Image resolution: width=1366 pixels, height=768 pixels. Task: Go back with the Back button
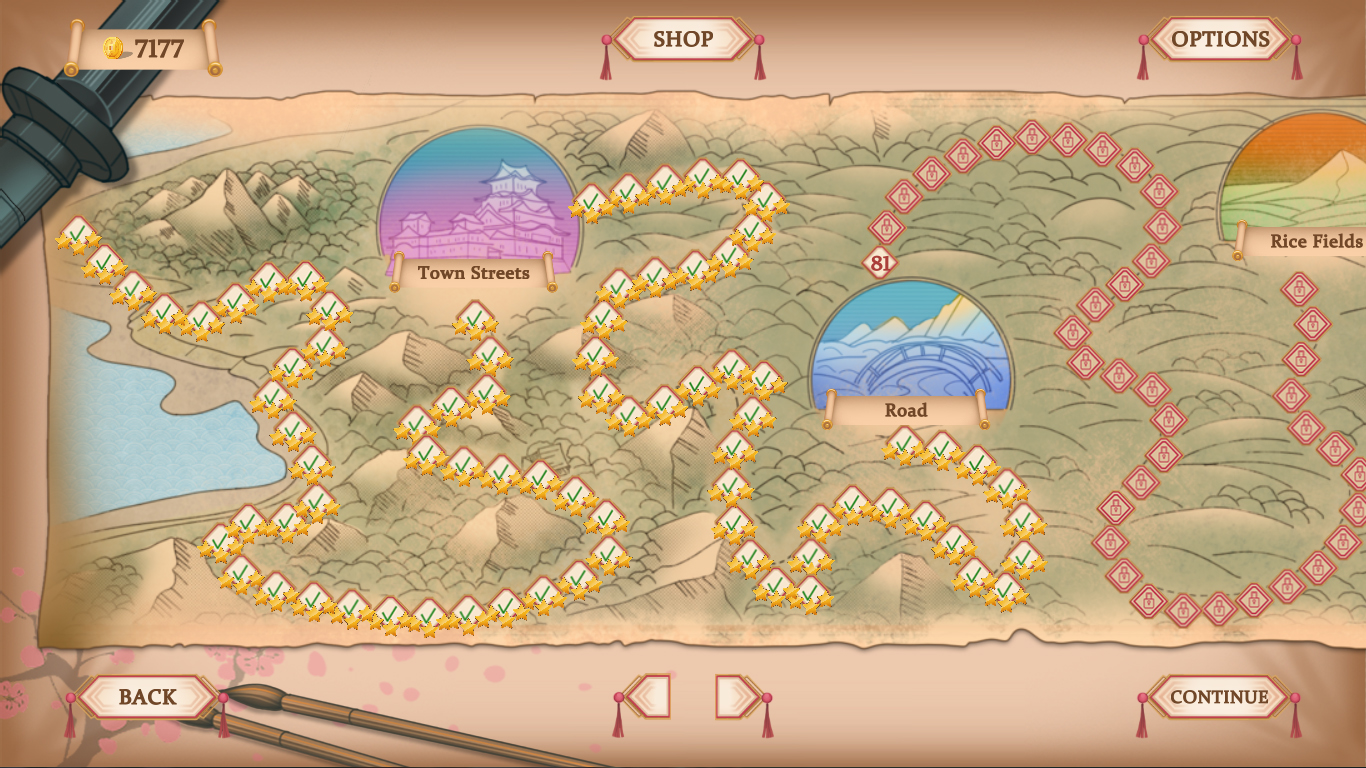pyautogui.click(x=148, y=697)
